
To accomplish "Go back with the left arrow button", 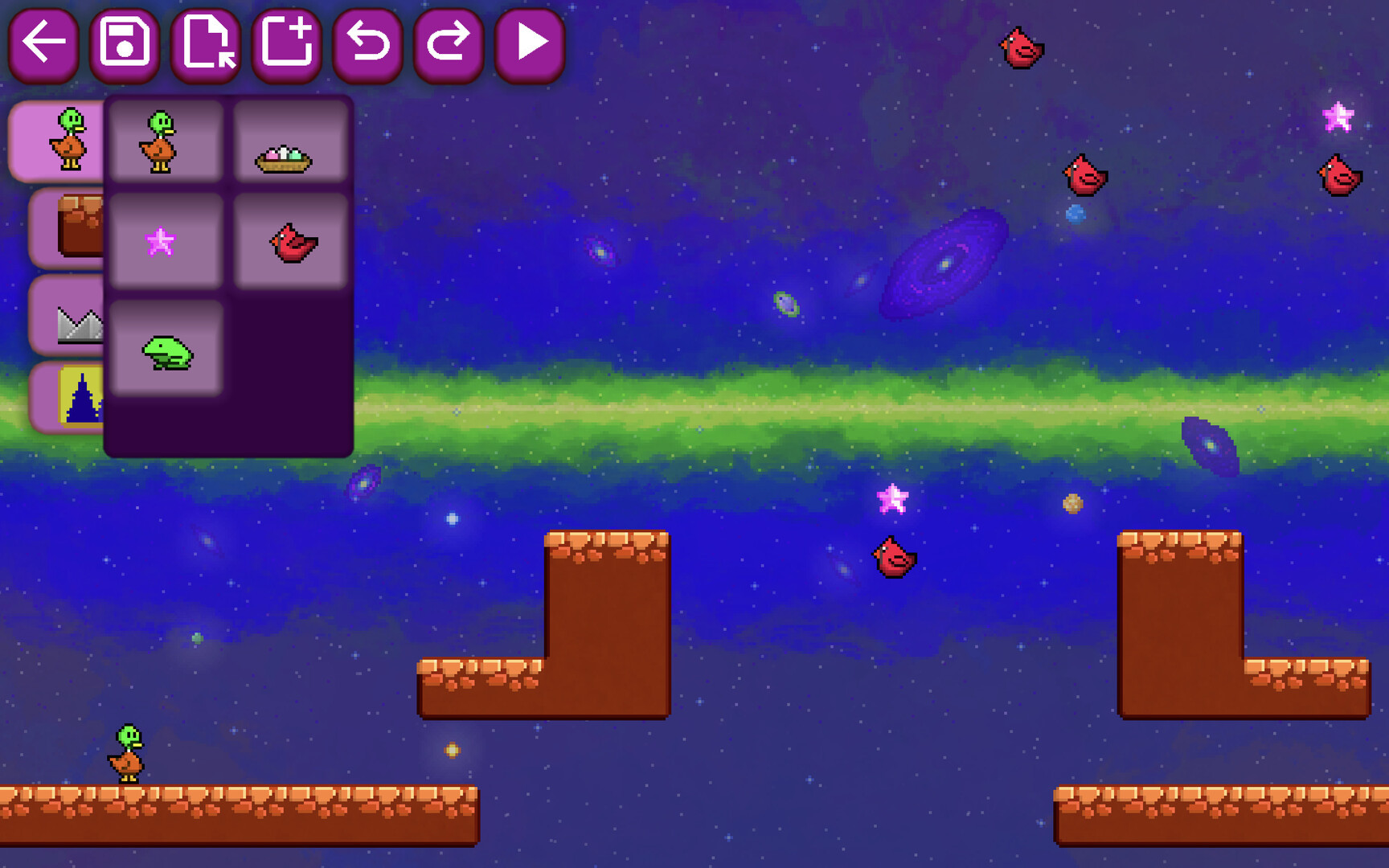I will click(43, 44).
